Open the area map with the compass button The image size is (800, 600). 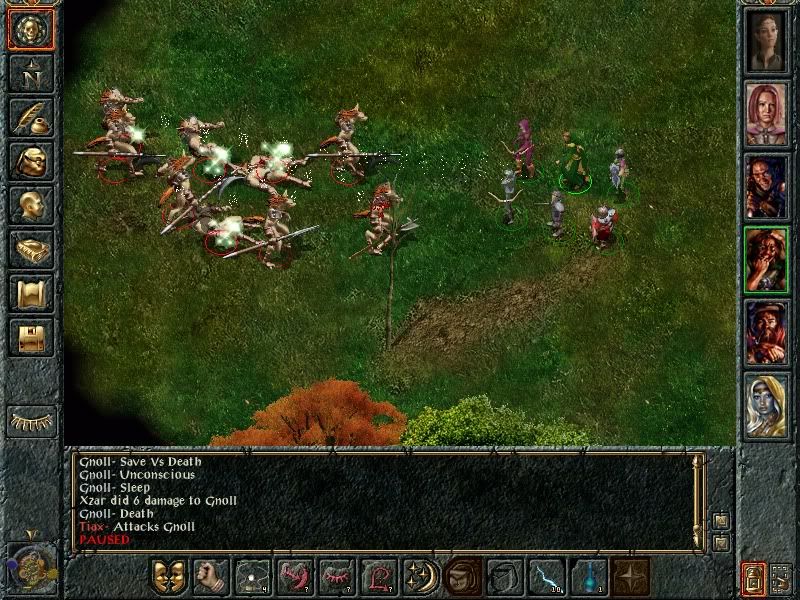(30, 73)
